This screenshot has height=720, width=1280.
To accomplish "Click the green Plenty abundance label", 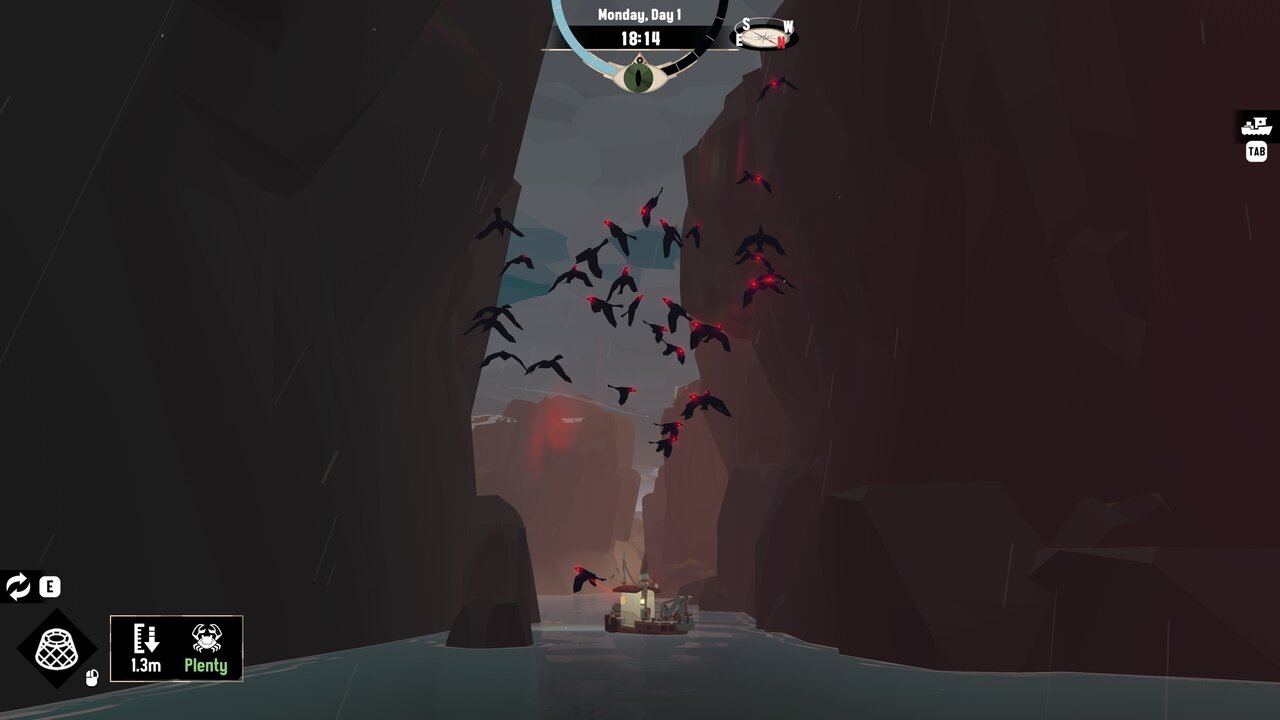I will [x=206, y=664].
